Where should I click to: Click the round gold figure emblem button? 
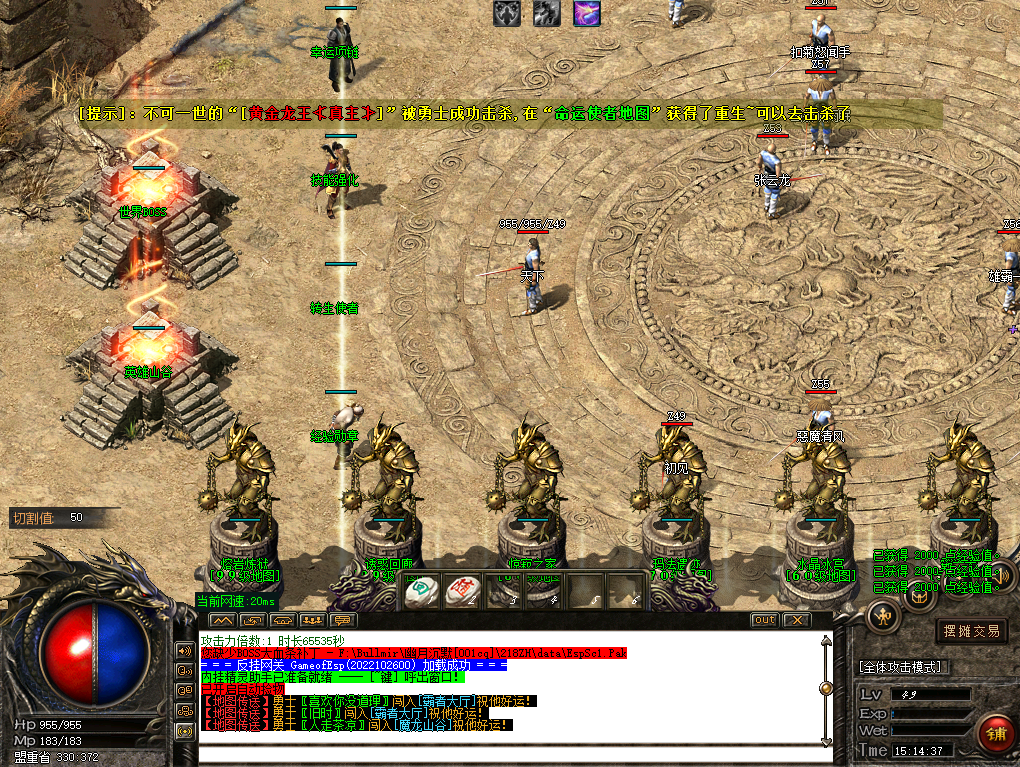(x=886, y=618)
